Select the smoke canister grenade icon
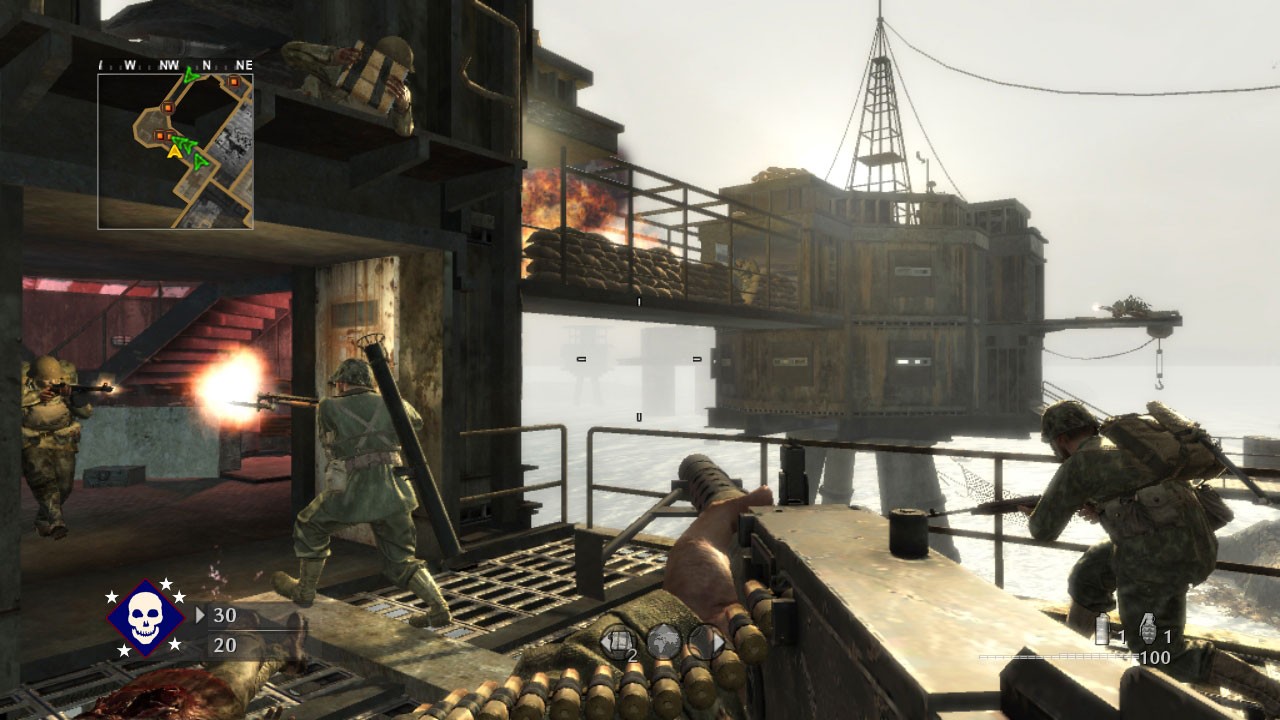1280x720 pixels. click(x=1102, y=629)
